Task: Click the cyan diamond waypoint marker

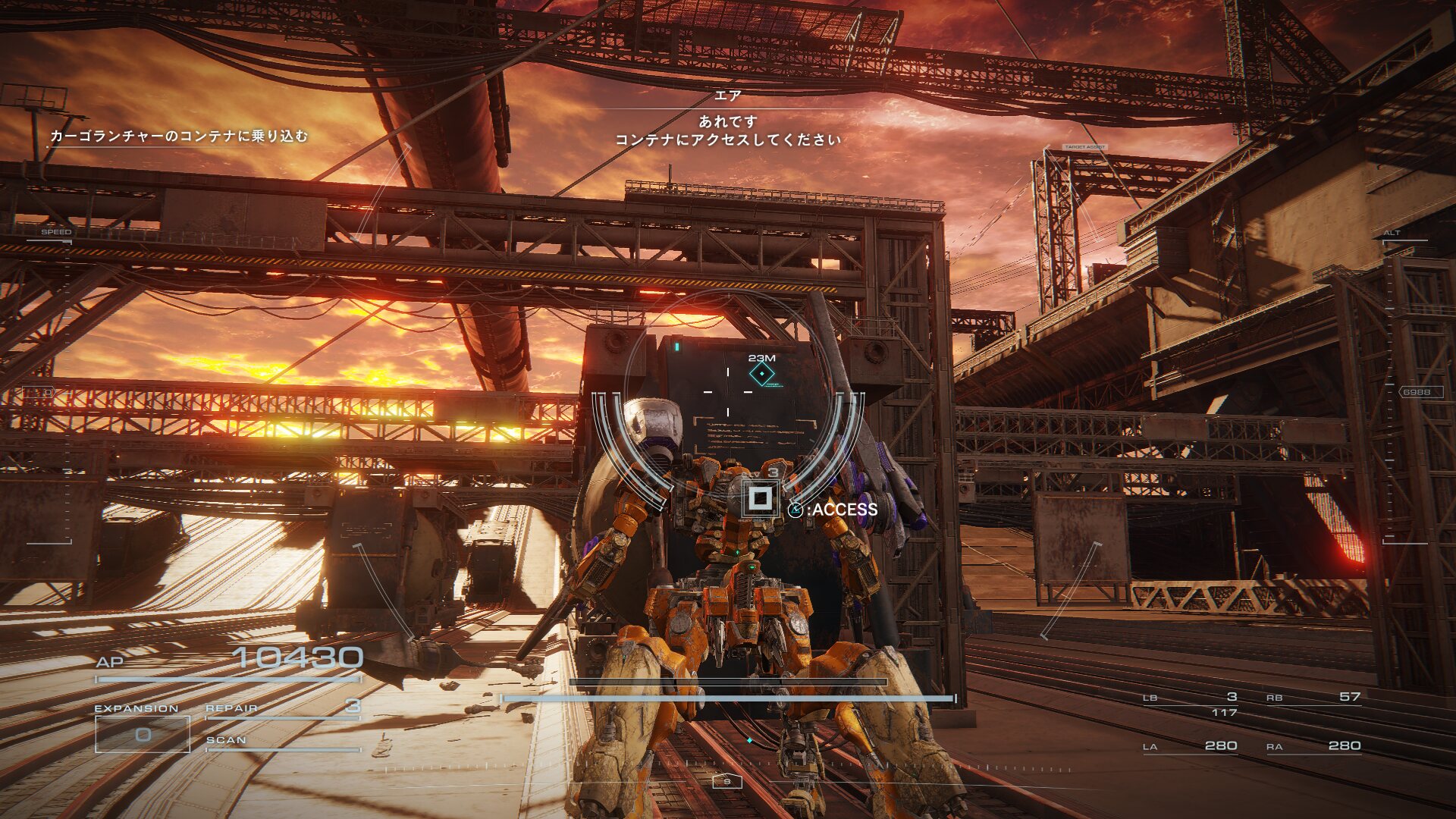Action: pyautogui.click(x=761, y=374)
